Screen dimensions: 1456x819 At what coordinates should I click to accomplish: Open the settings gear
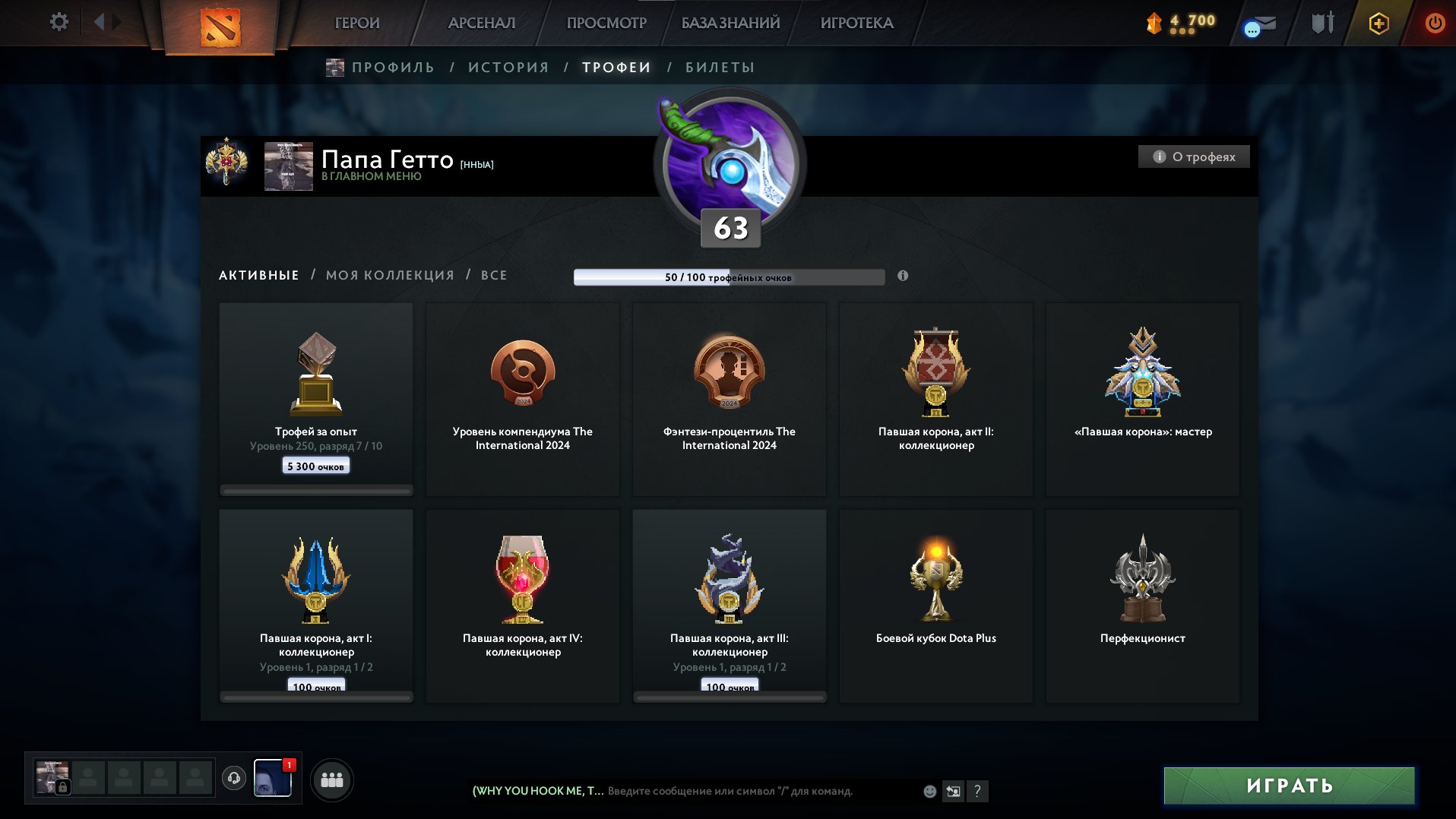pyautogui.click(x=58, y=22)
